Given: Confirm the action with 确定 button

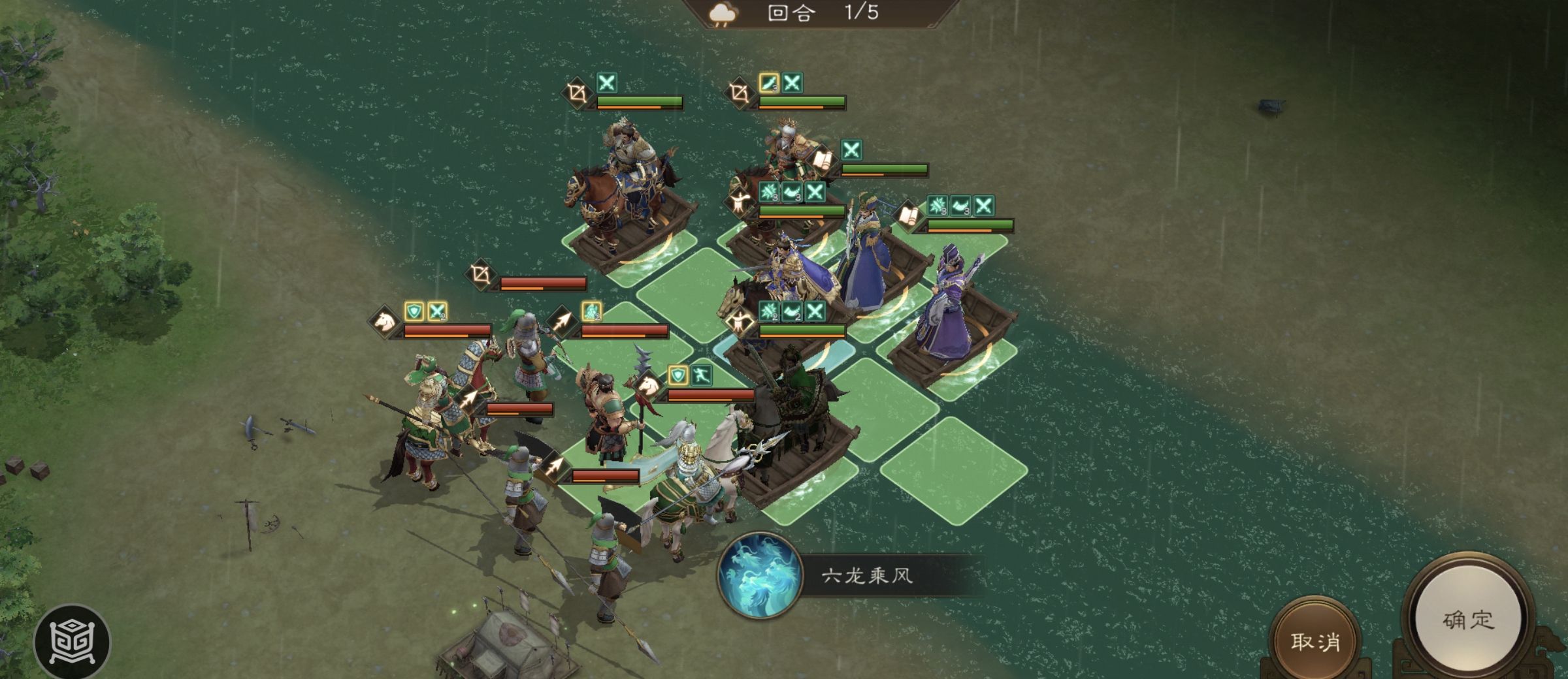Looking at the screenshot, I should click(x=1467, y=620).
